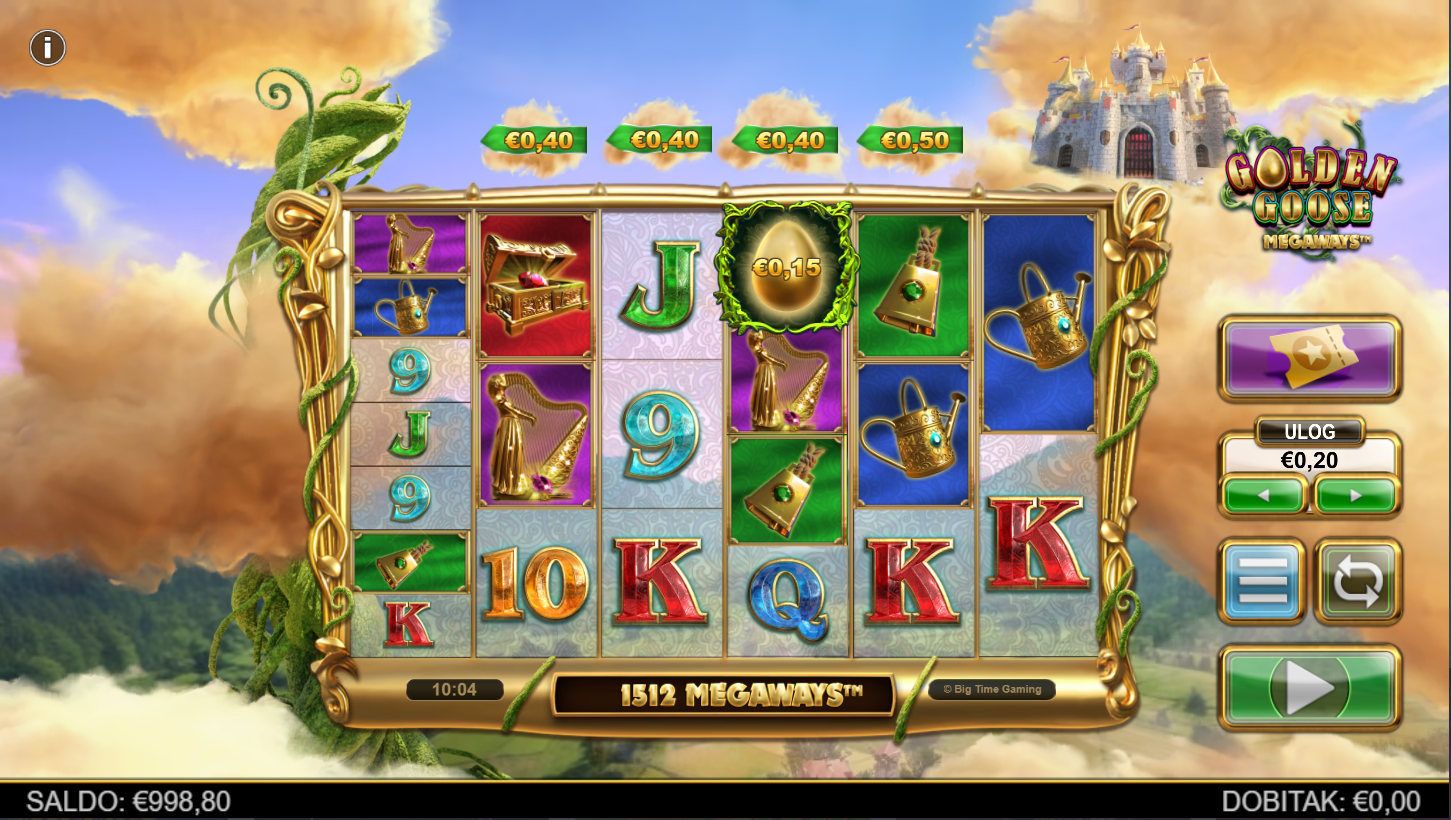
Task: Open the blue hamburger menu
Action: pos(1262,581)
